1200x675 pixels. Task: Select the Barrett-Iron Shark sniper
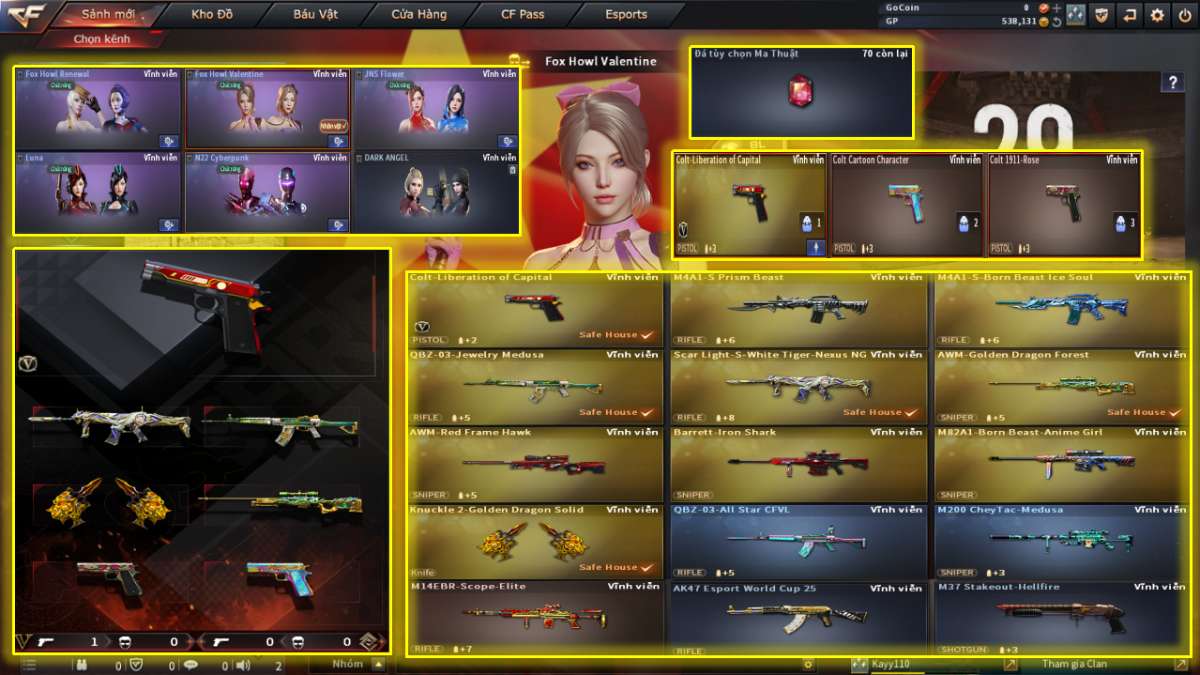(x=799, y=464)
